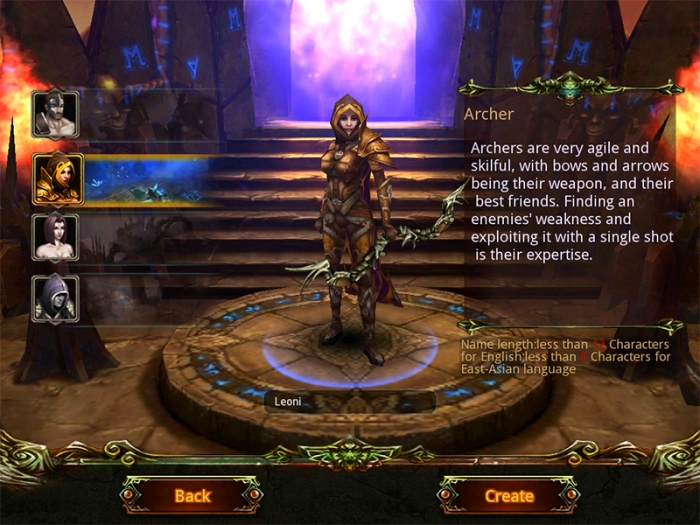
Task: Choose the golden-hooded Archer class portrait
Action: (x=58, y=178)
